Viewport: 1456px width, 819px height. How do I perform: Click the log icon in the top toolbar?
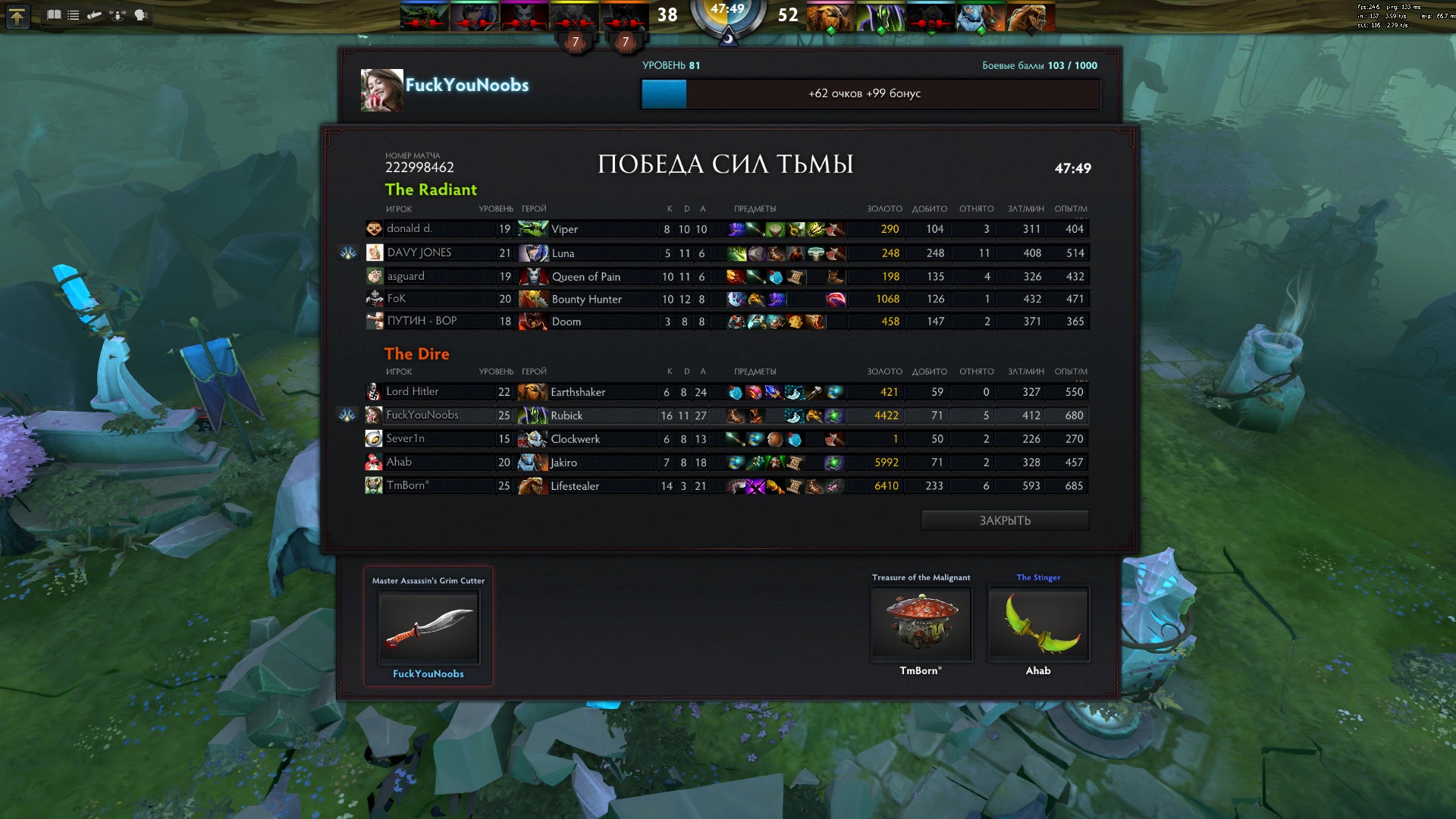[x=95, y=14]
